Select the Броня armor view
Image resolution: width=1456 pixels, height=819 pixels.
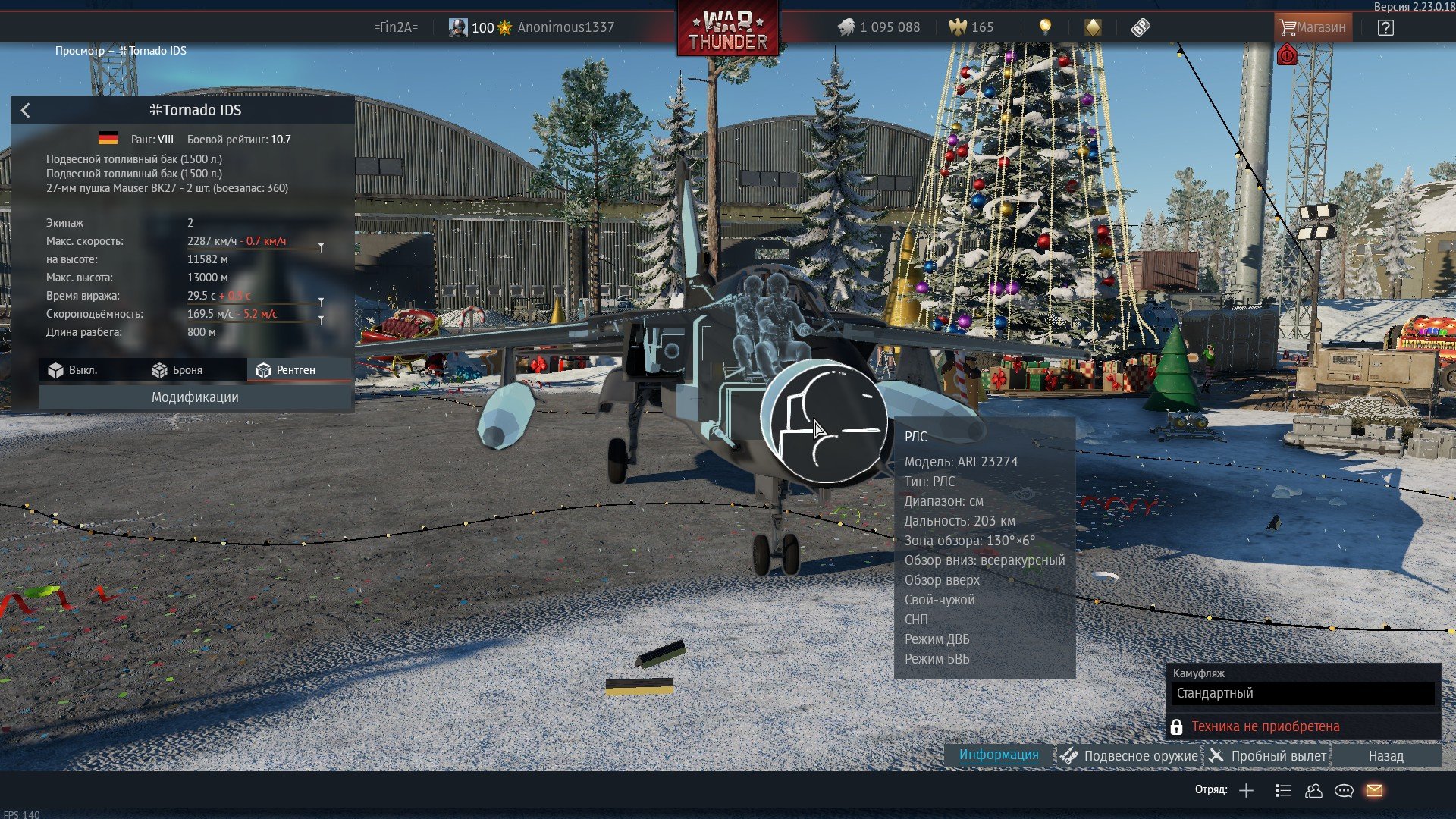tap(177, 370)
